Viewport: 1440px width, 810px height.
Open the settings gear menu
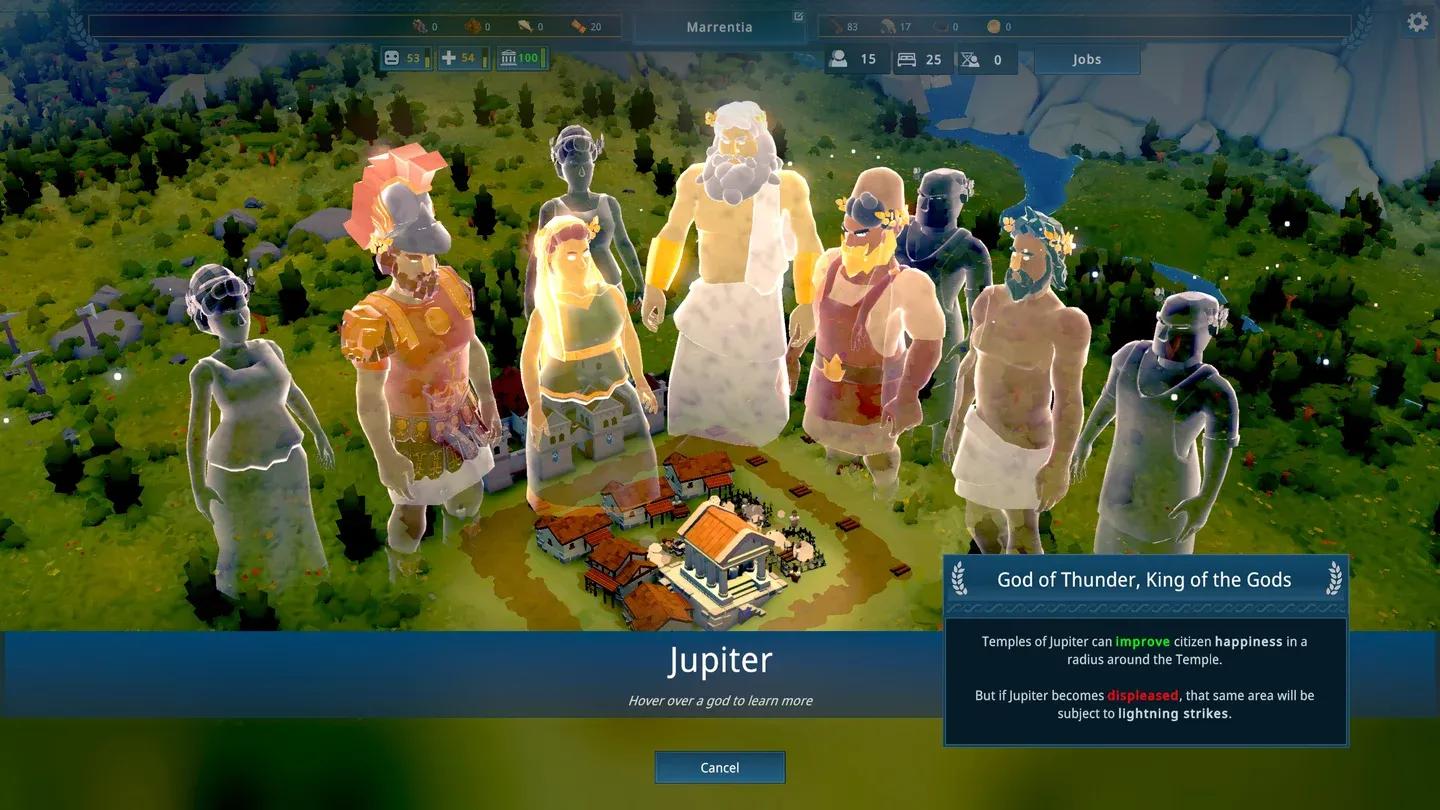coord(1417,22)
